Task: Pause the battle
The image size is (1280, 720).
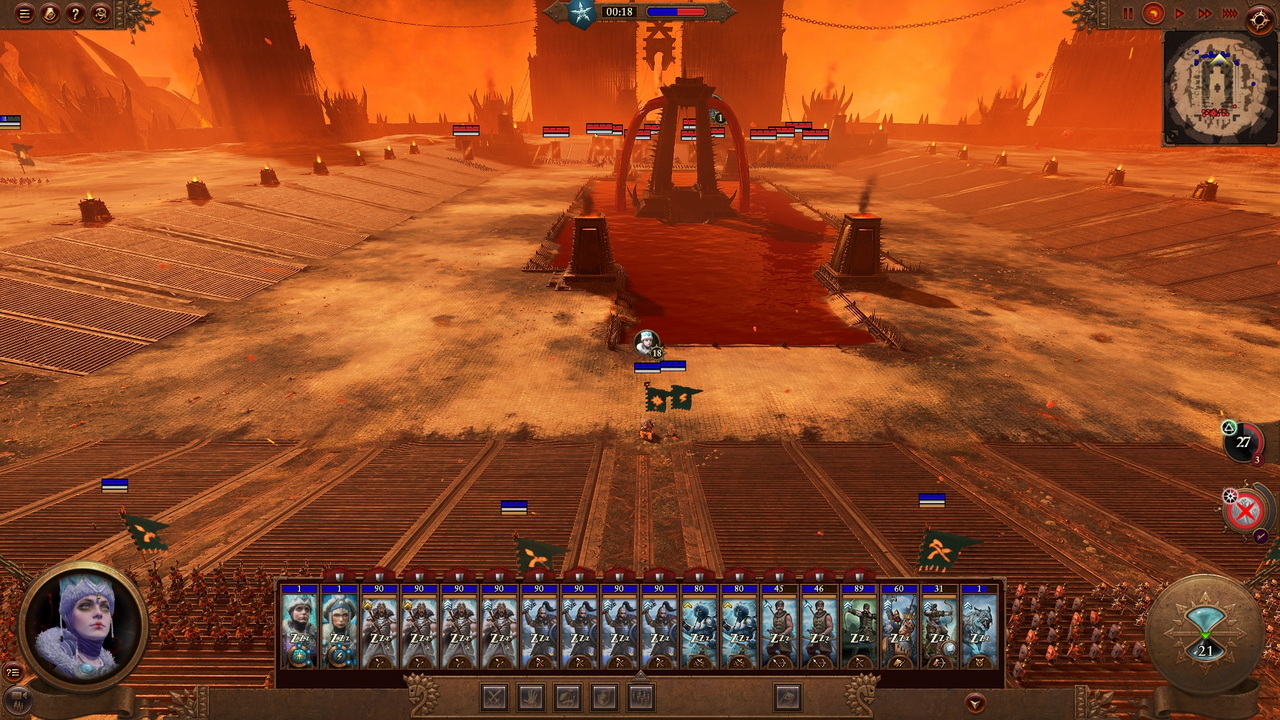Action: point(1128,14)
